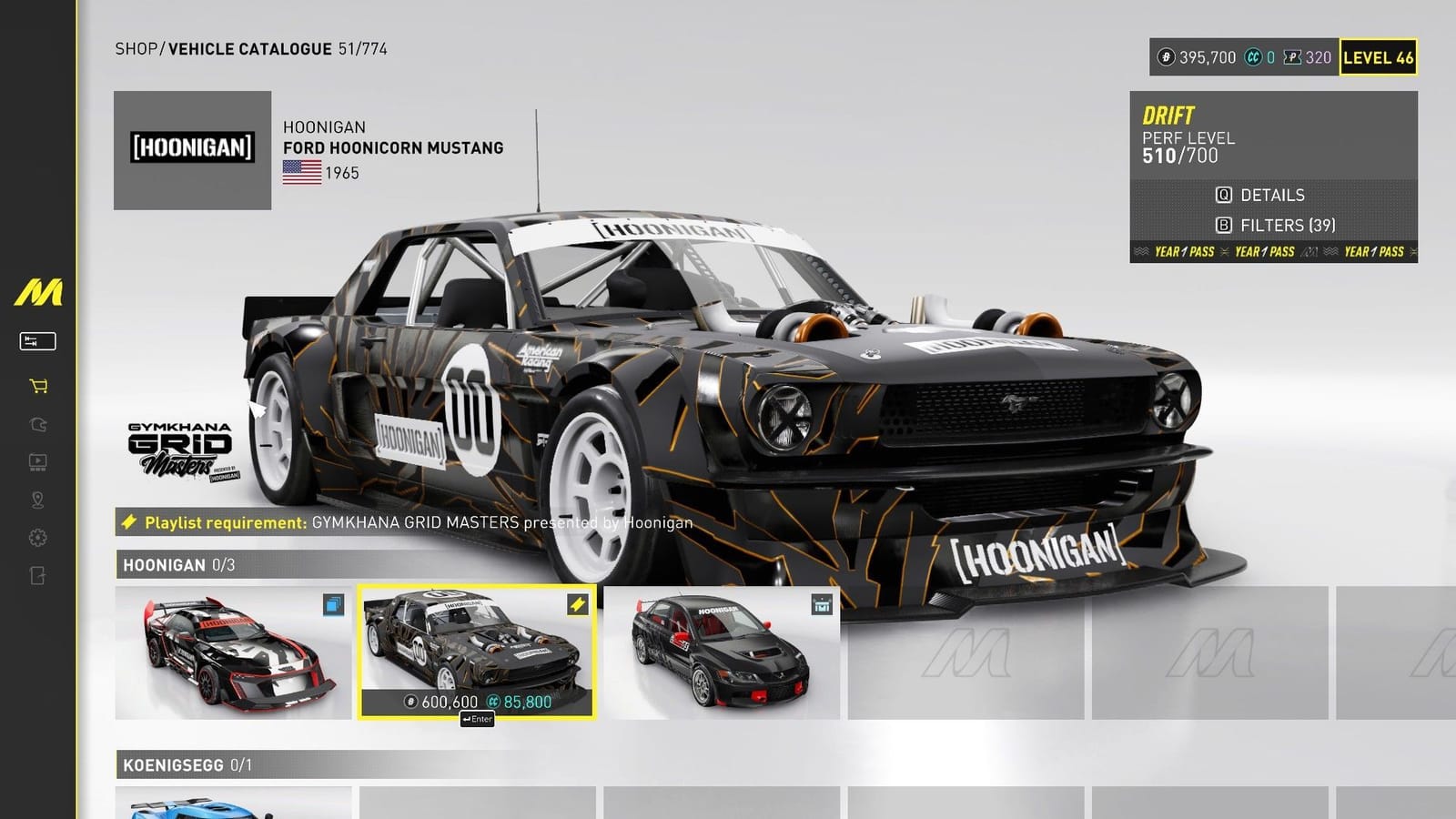Open FILTERS (39) in the right panel

point(1279,225)
